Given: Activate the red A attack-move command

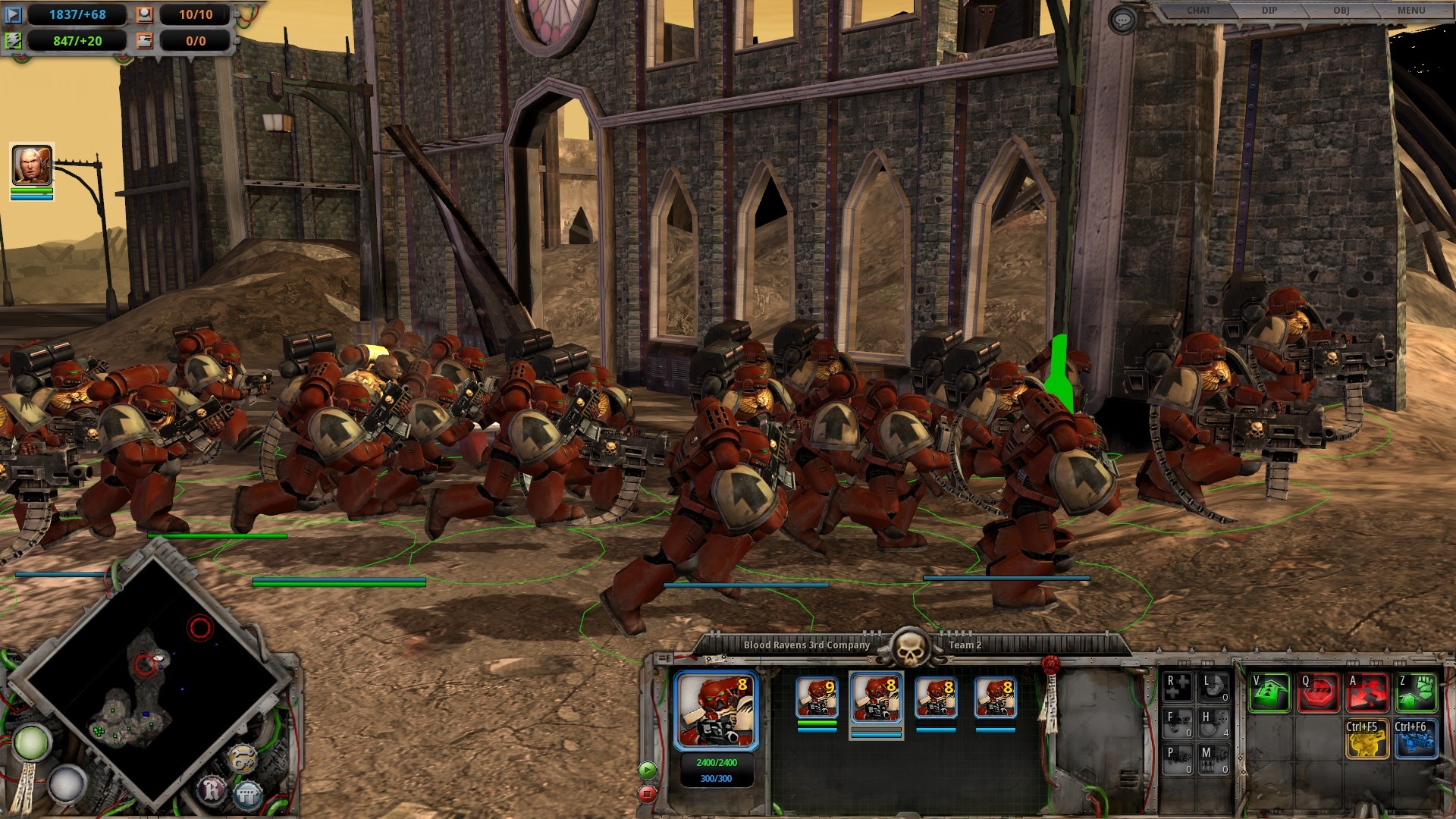Looking at the screenshot, I should 1367,692.
